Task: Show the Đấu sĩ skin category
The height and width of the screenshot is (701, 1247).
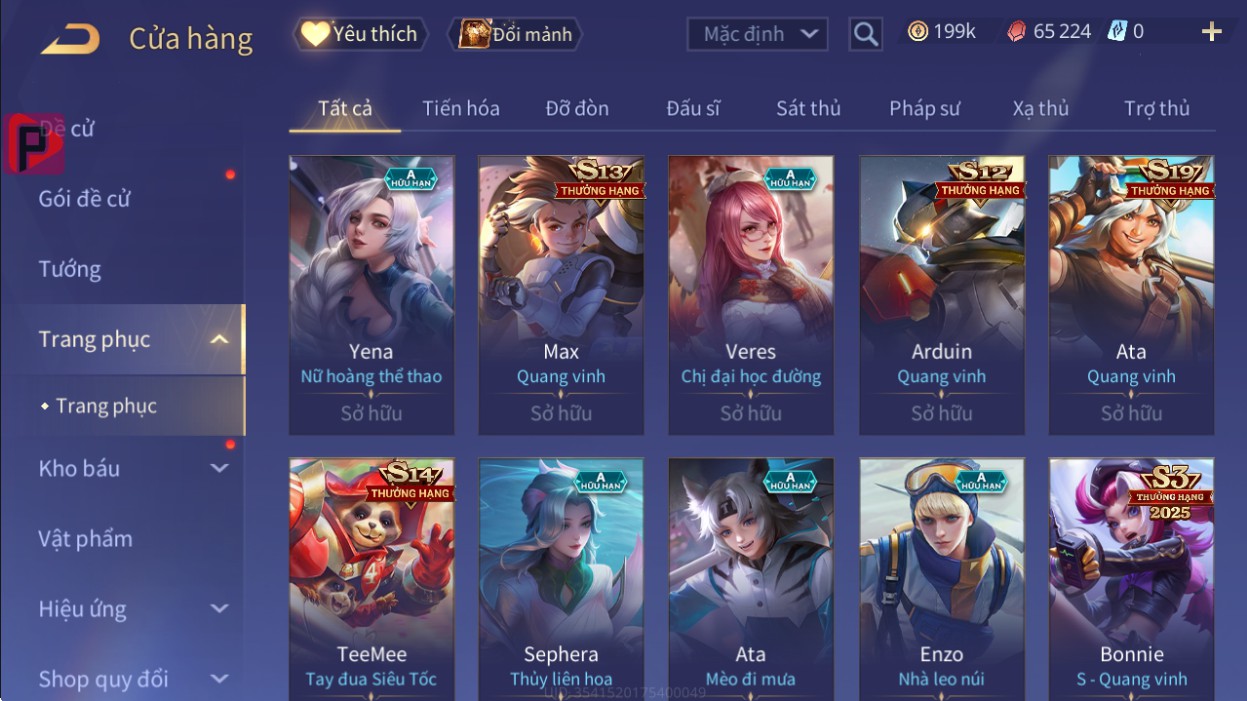Action: tap(693, 108)
